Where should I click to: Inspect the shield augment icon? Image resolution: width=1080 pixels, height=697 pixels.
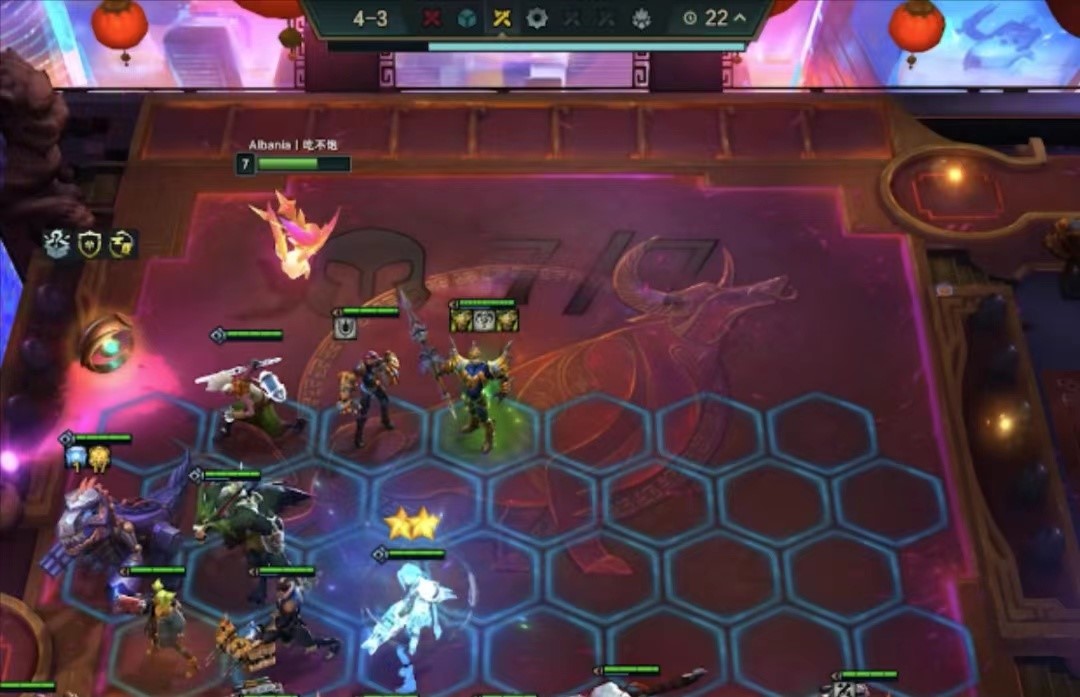[92, 243]
